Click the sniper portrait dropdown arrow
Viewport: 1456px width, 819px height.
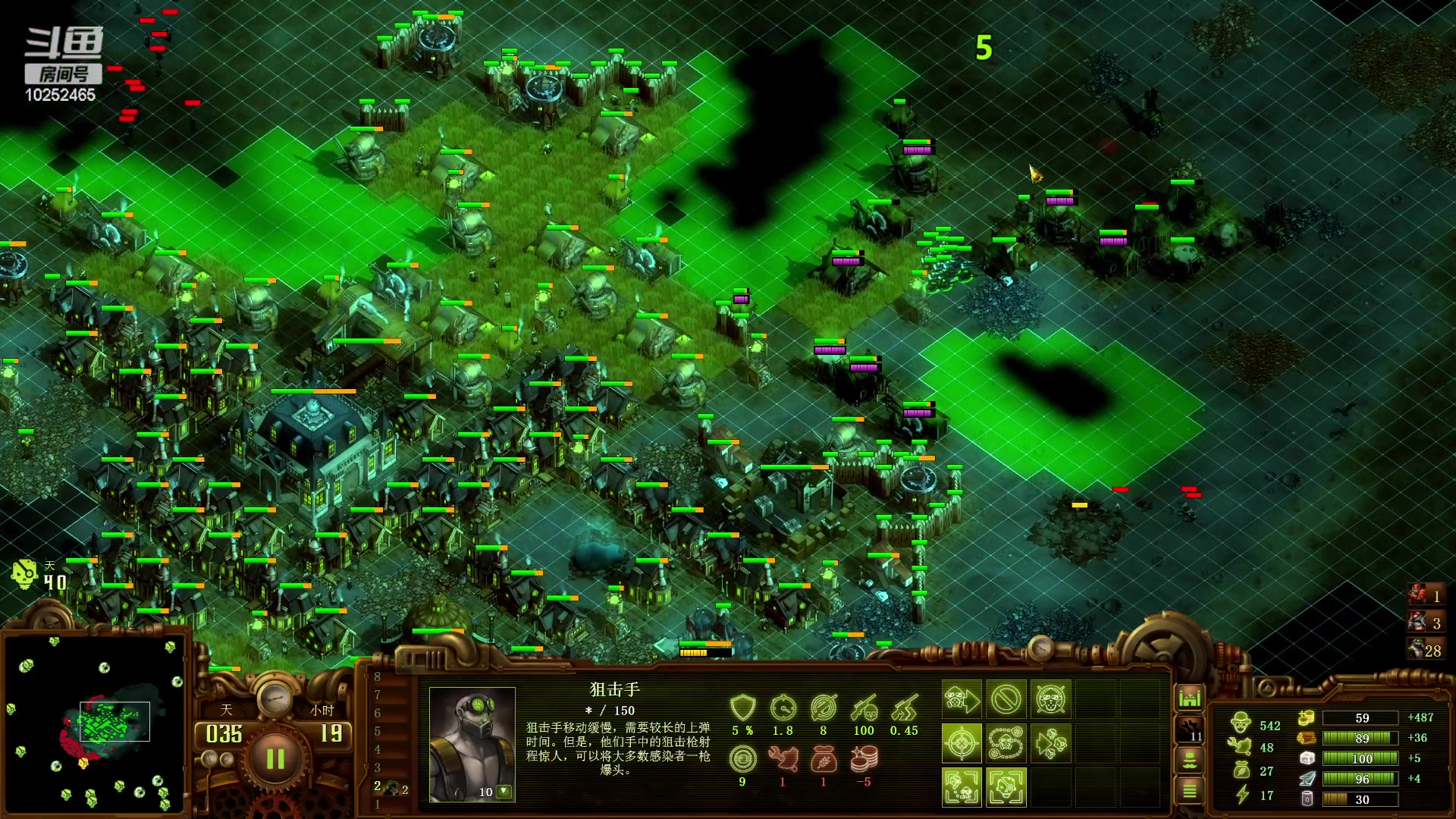coord(503,791)
